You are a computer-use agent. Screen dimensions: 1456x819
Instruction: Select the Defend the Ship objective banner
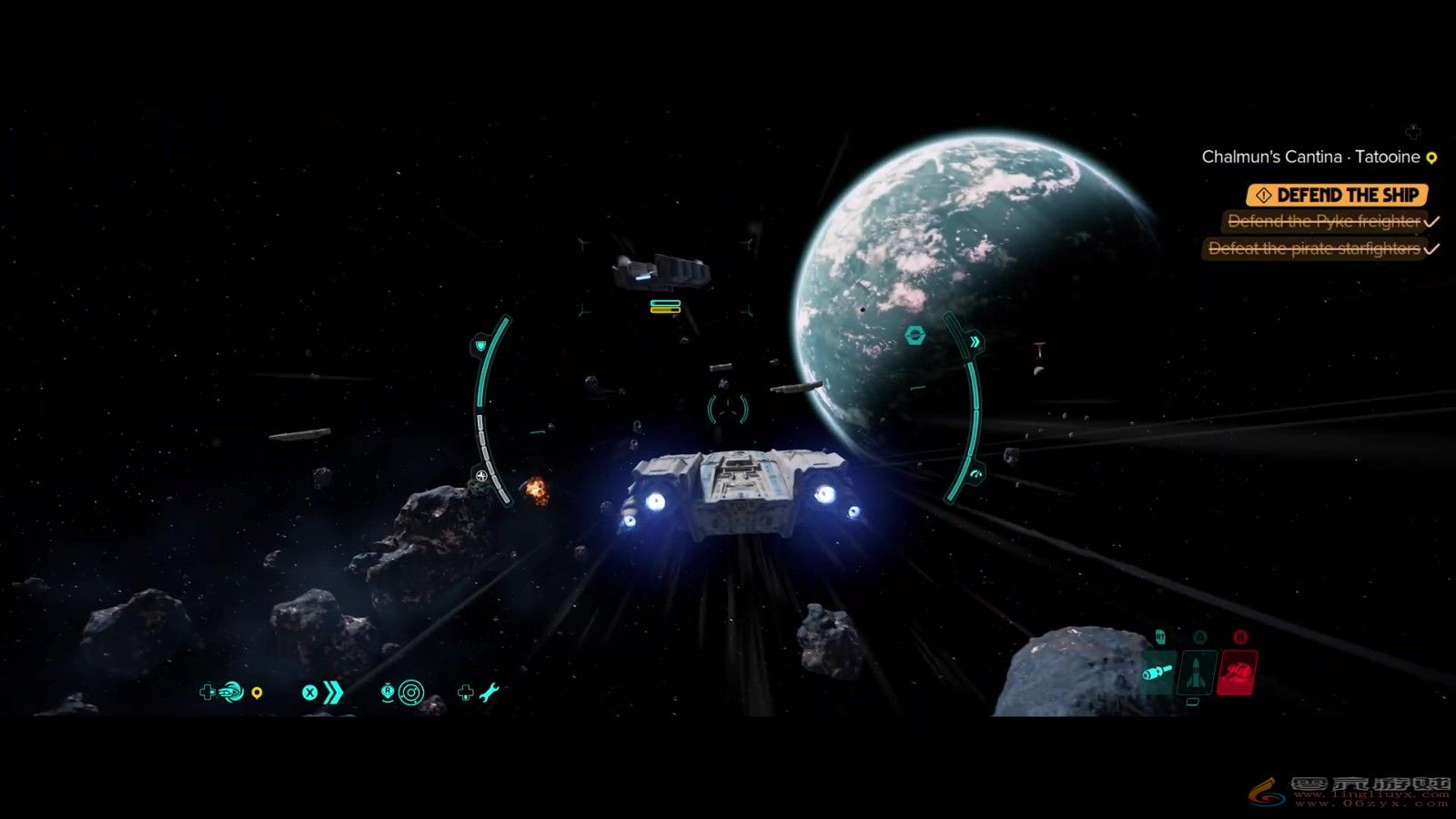click(1336, 195)
